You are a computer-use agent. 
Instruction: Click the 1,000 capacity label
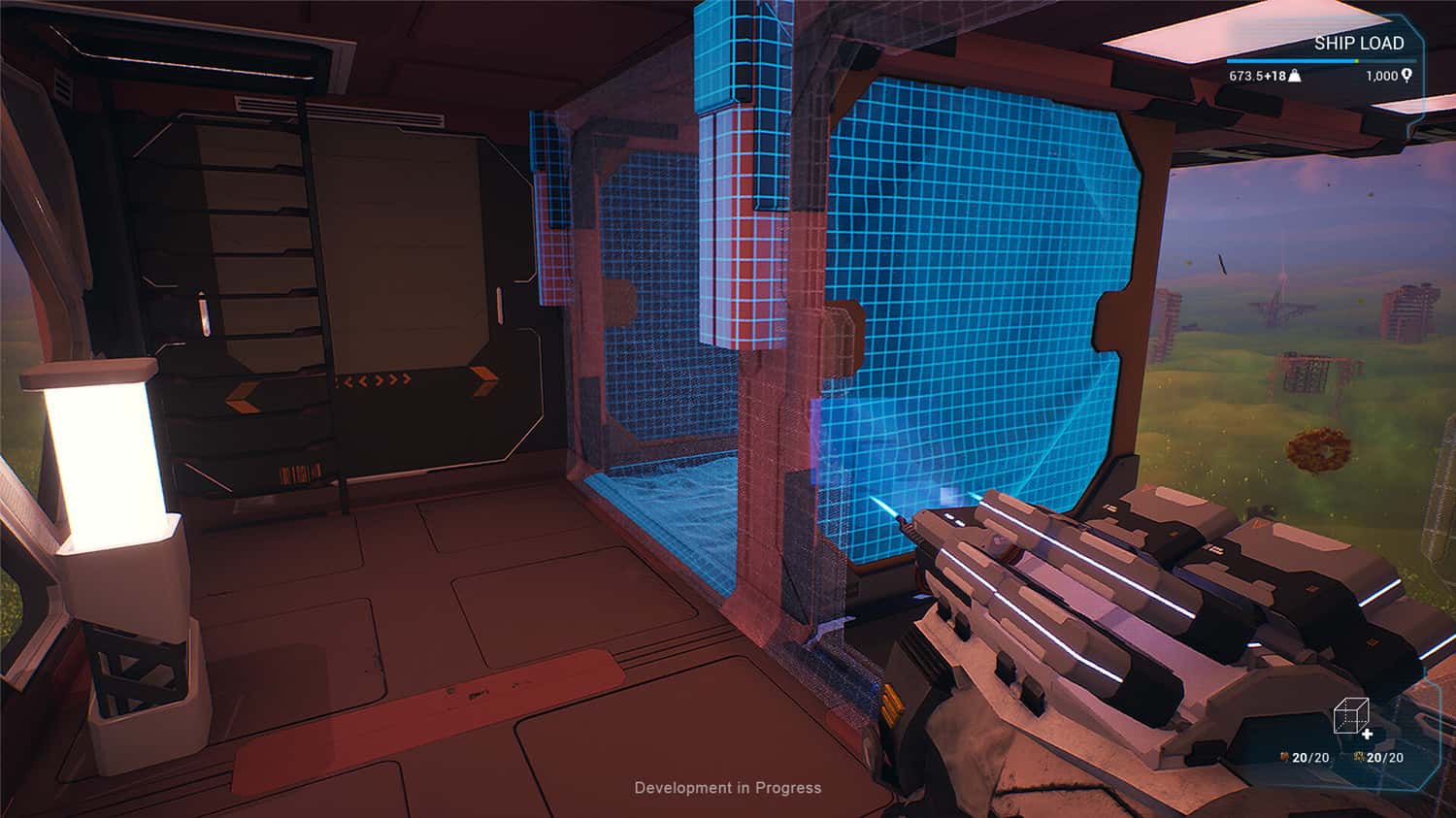click(x=1381, y=76)
